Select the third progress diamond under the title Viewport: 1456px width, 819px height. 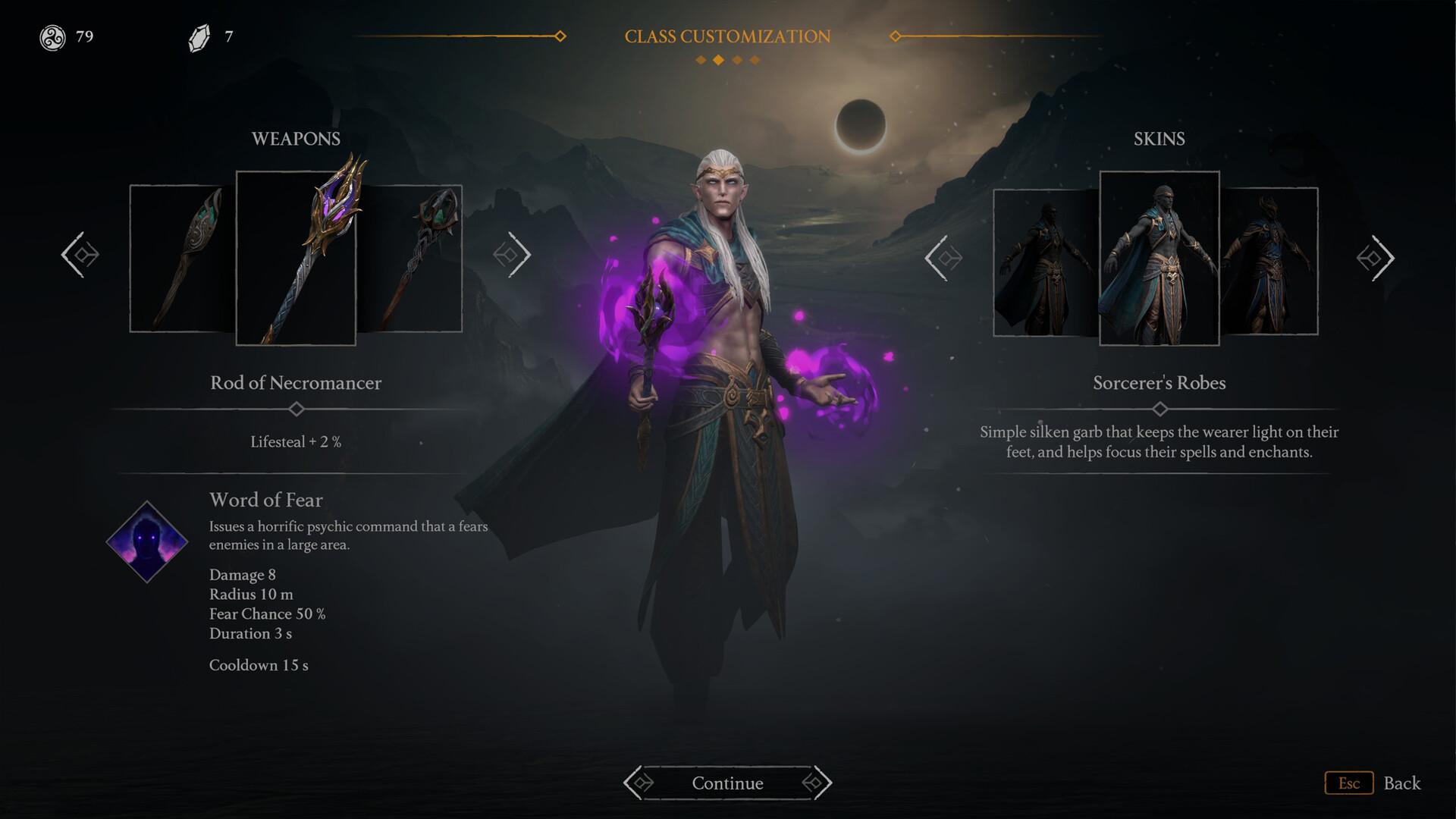(x=737, y=58)
